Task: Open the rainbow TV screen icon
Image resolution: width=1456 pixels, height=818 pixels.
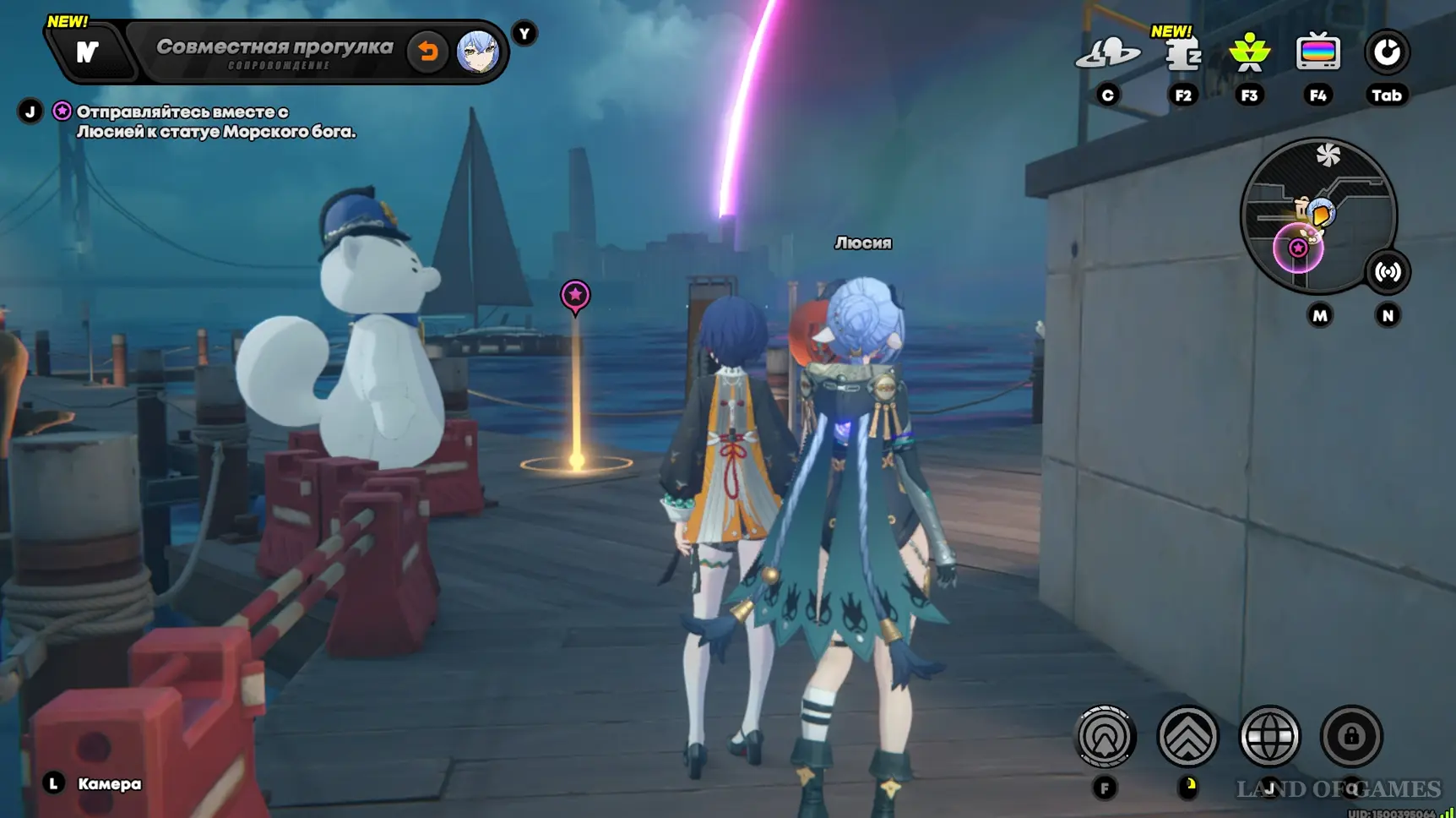Action: [1317, 53]
